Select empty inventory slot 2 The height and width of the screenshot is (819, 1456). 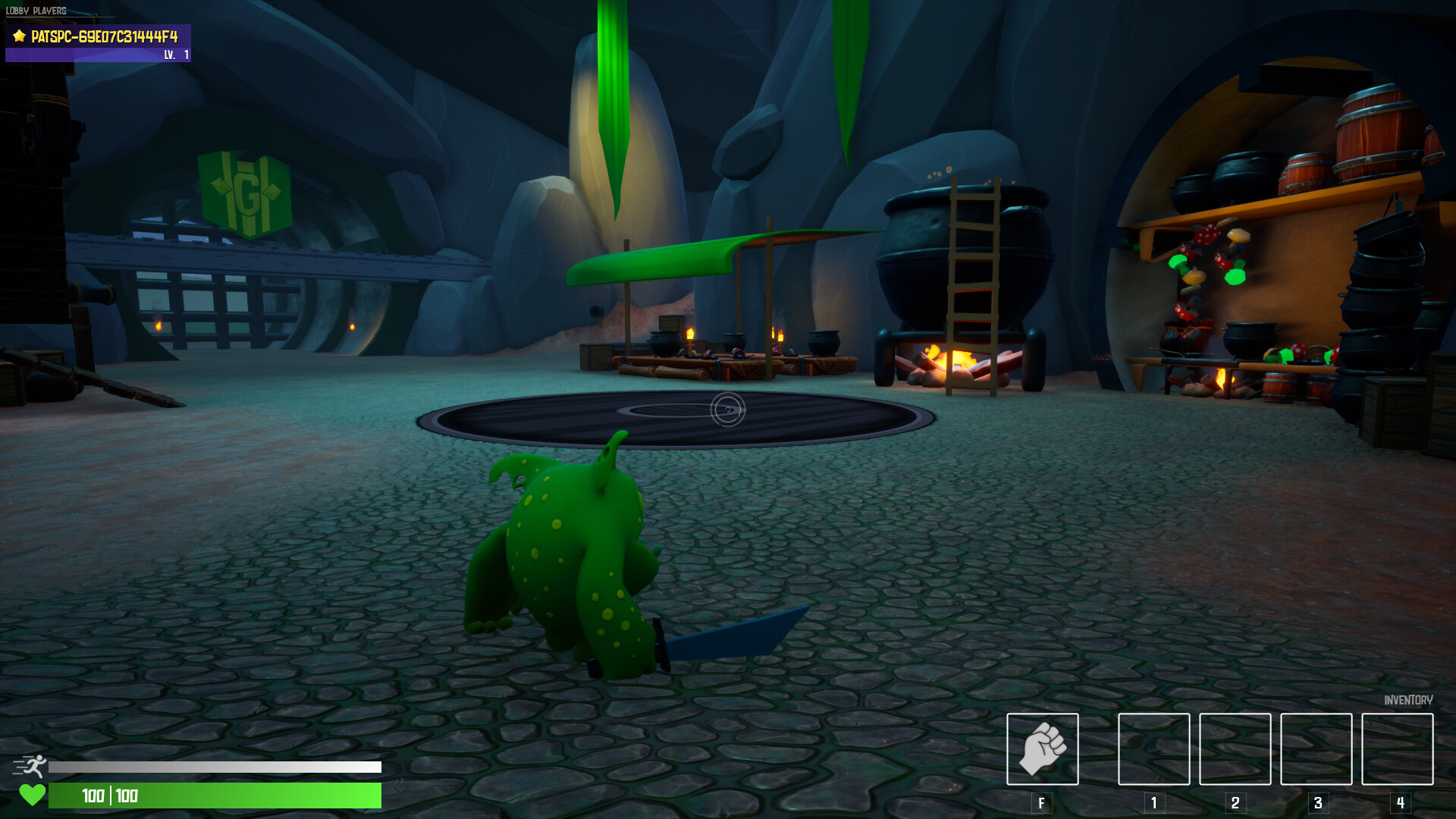pyautogui.click(x=1235, y=749)
